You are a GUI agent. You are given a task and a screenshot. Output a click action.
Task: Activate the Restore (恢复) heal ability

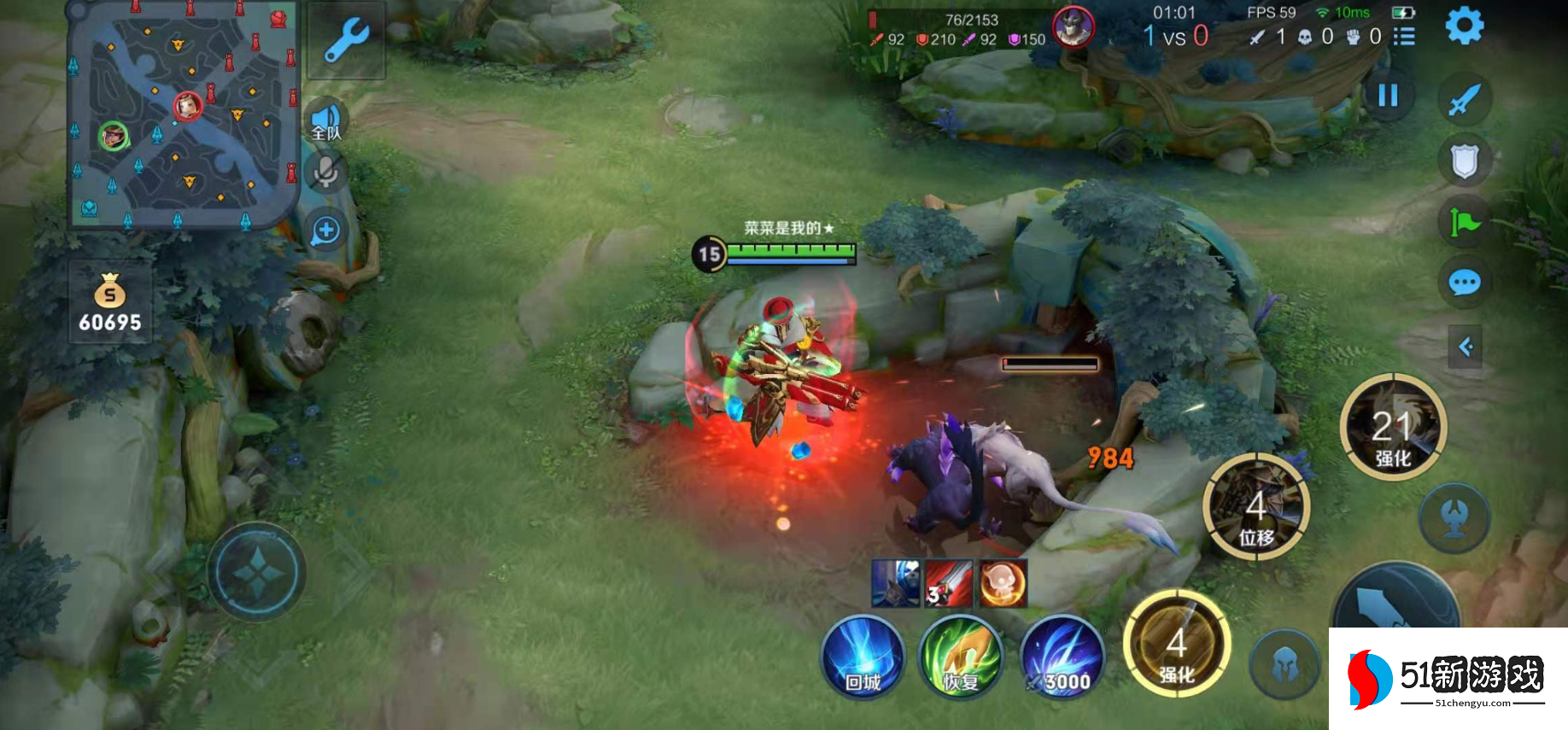click(961, 658)
